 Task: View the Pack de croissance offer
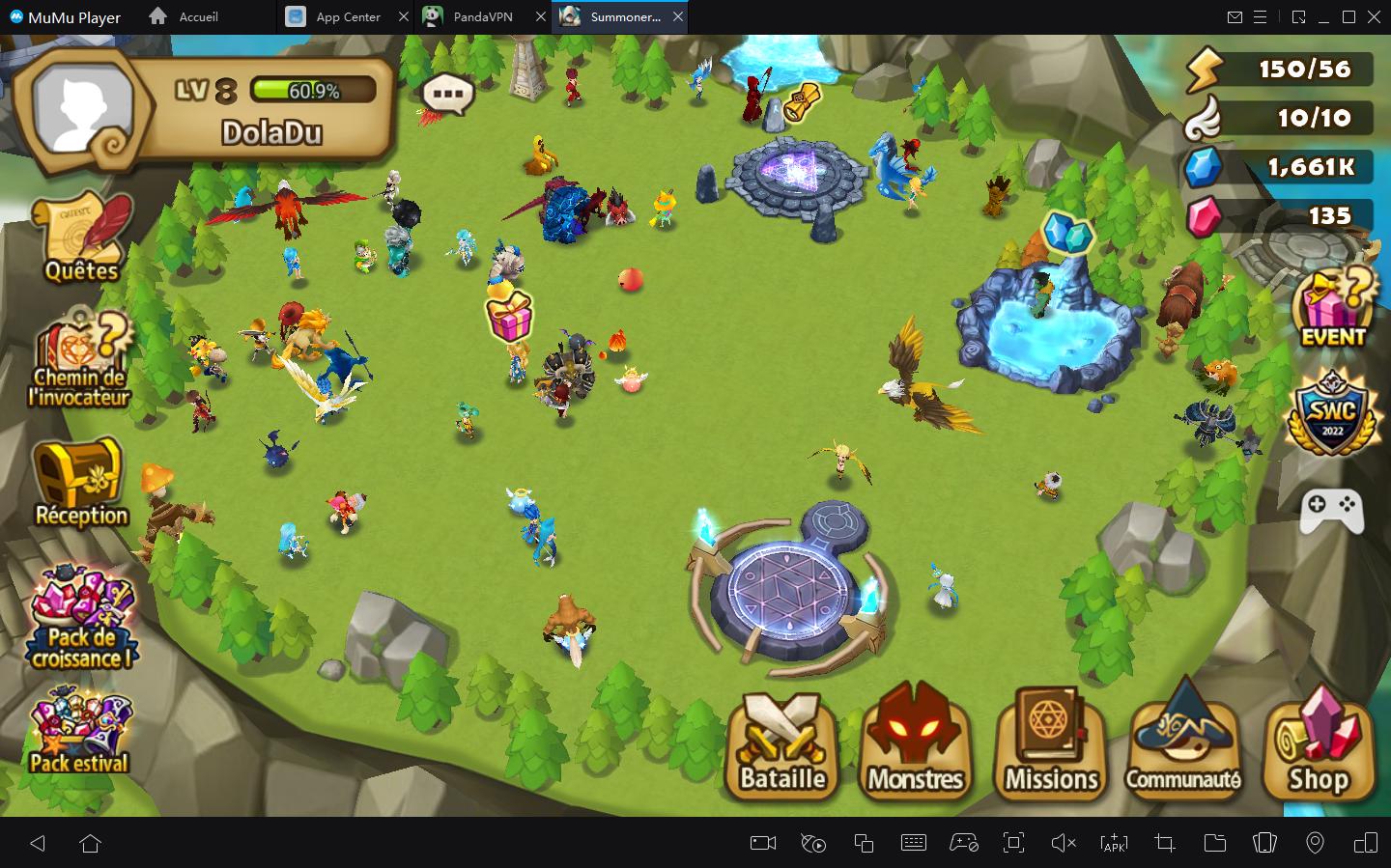(81, 619)
